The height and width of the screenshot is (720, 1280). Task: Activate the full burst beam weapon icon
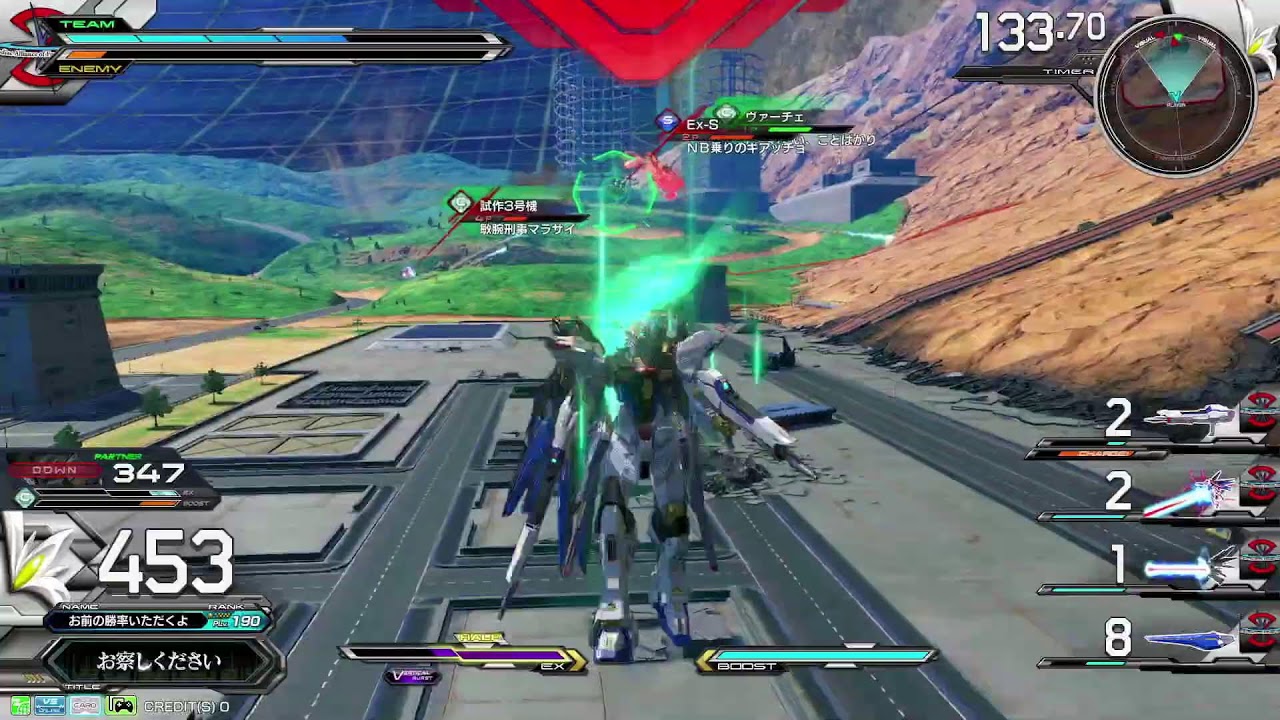click(1205, 491)
